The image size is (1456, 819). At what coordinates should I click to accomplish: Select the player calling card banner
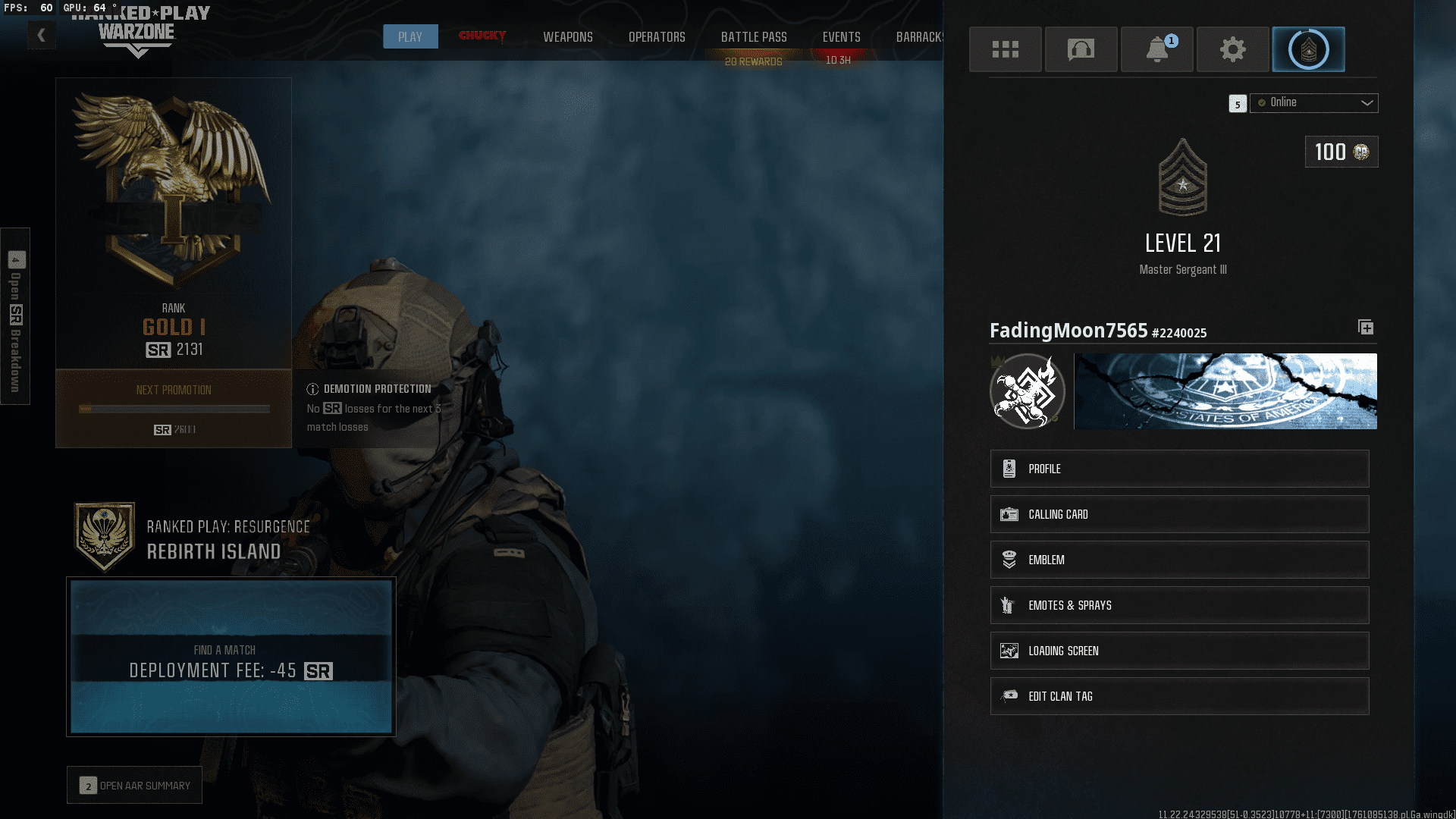click(x=1225, y=391)
